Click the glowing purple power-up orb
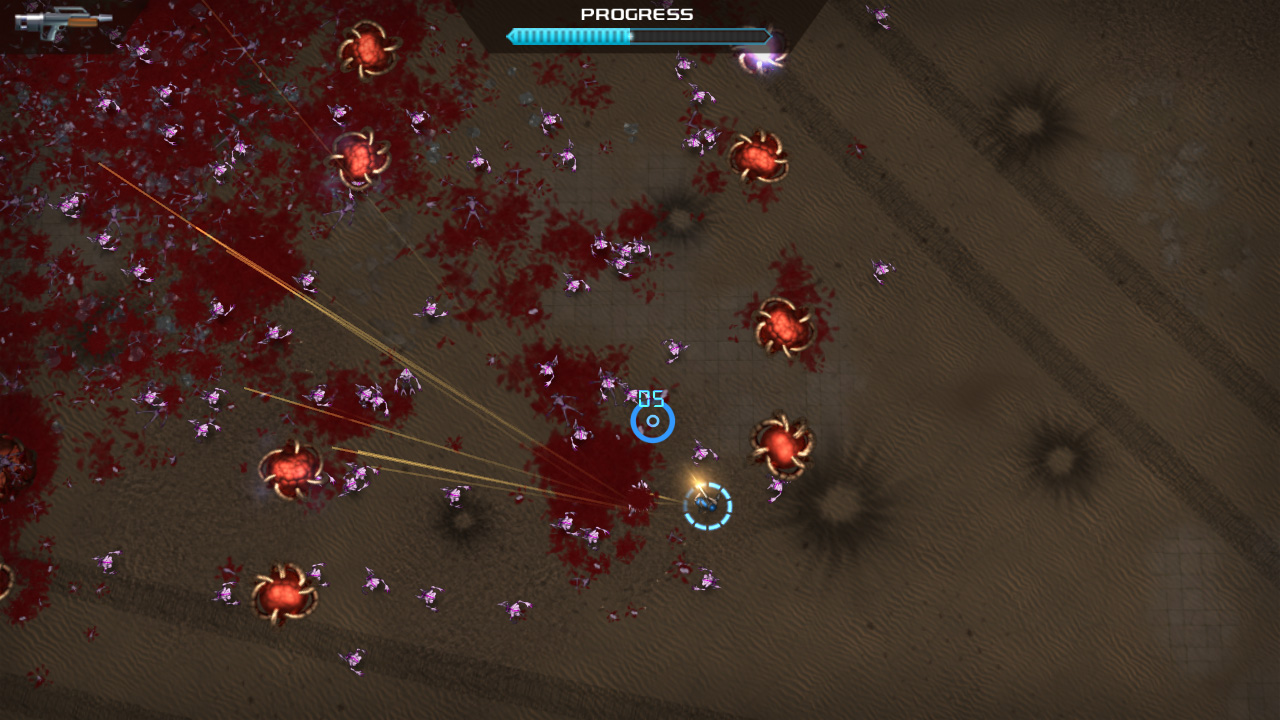 [760, 60]
